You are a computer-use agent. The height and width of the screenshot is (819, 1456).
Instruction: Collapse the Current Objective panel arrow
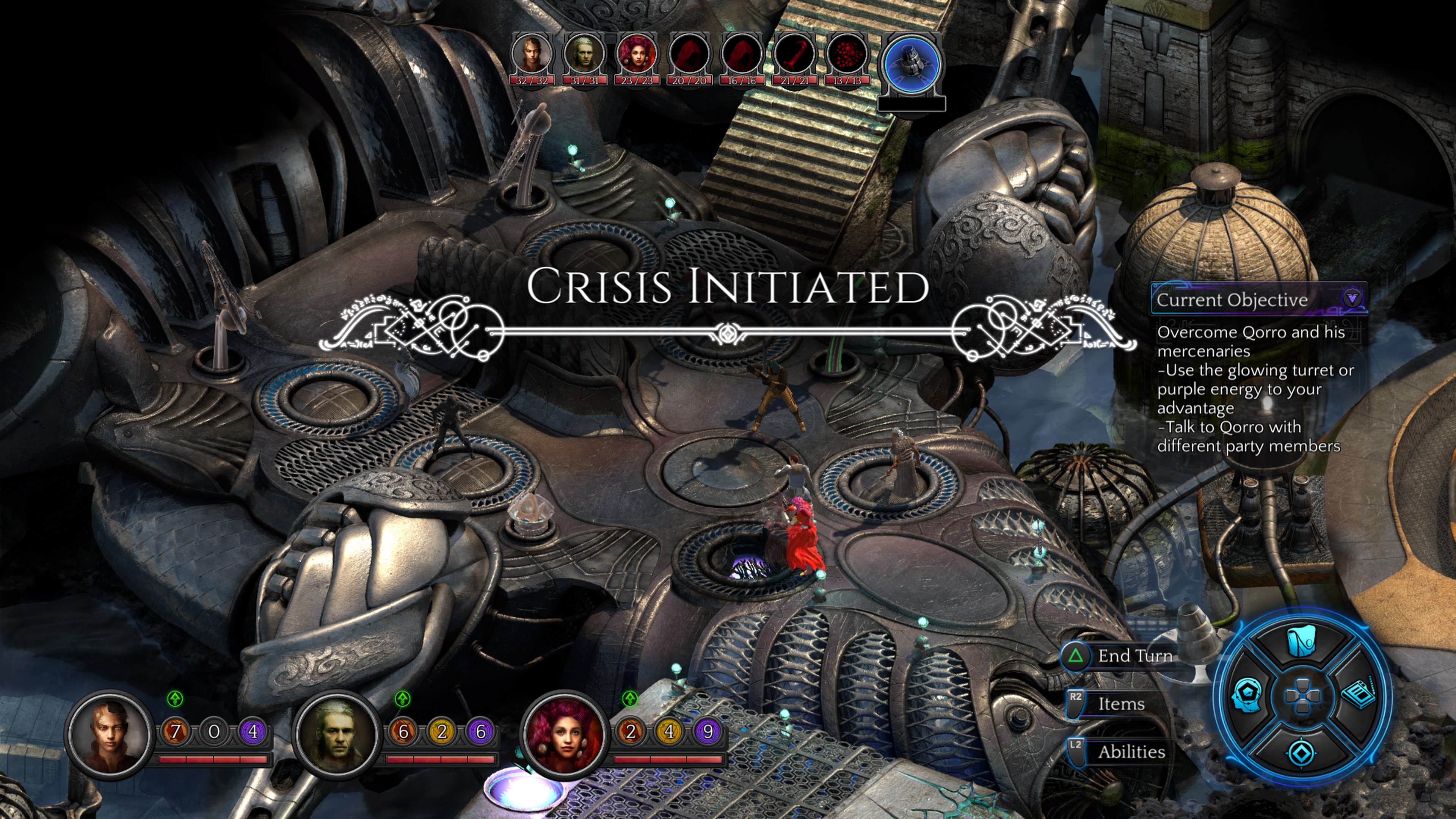pos(1351,298)
